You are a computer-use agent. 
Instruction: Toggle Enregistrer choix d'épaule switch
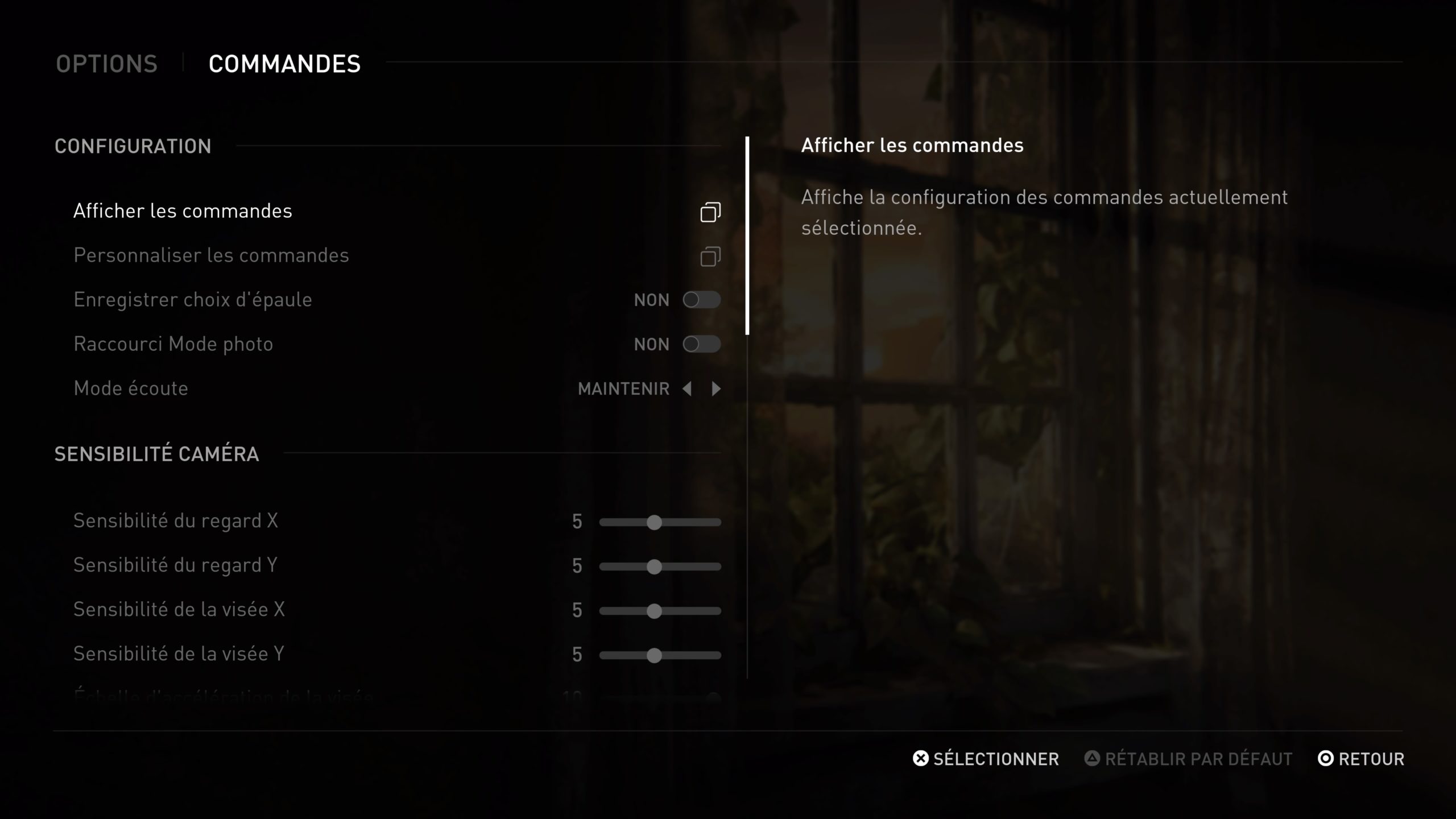coord(701,300)
